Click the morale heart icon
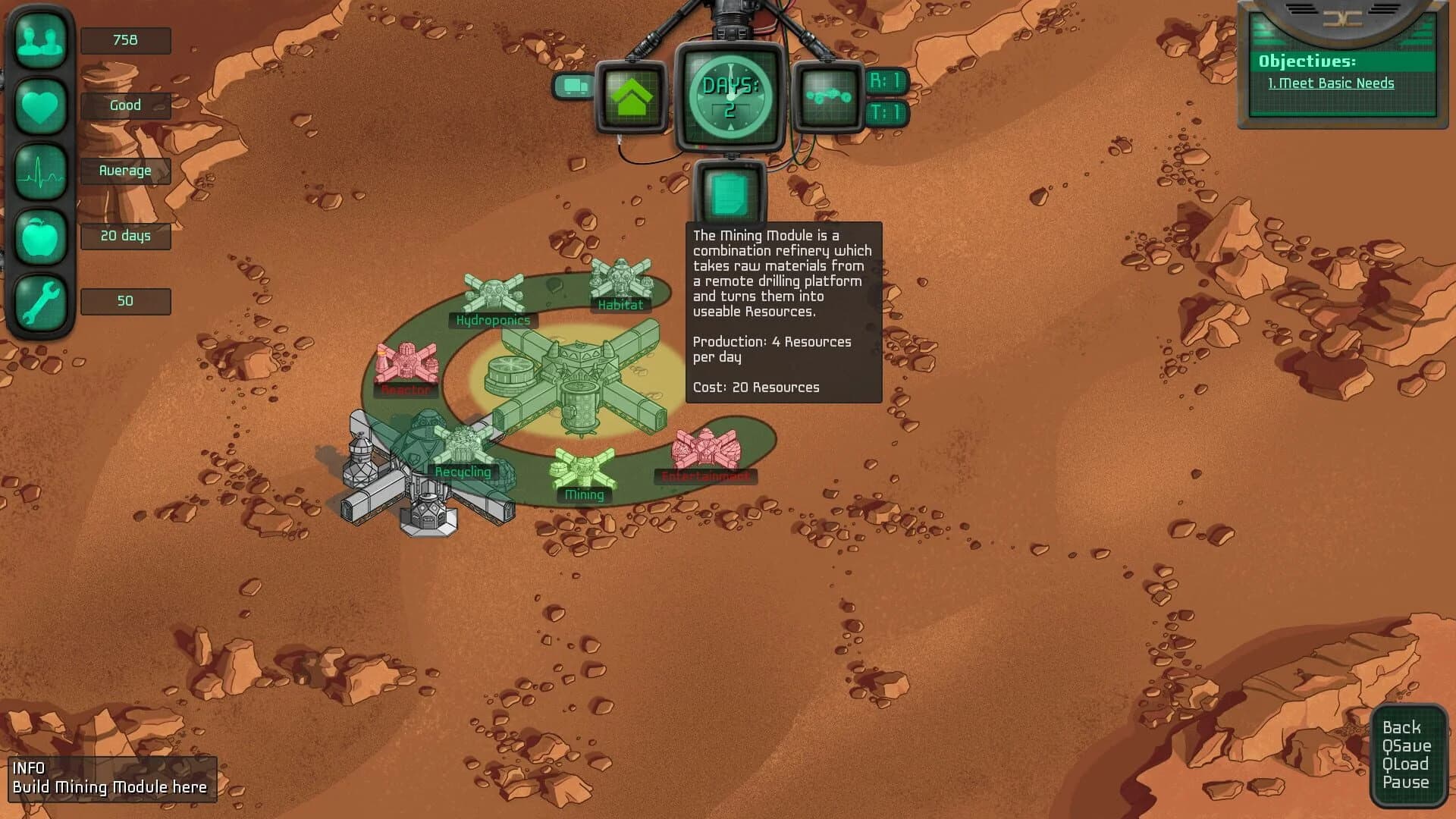 41,105
